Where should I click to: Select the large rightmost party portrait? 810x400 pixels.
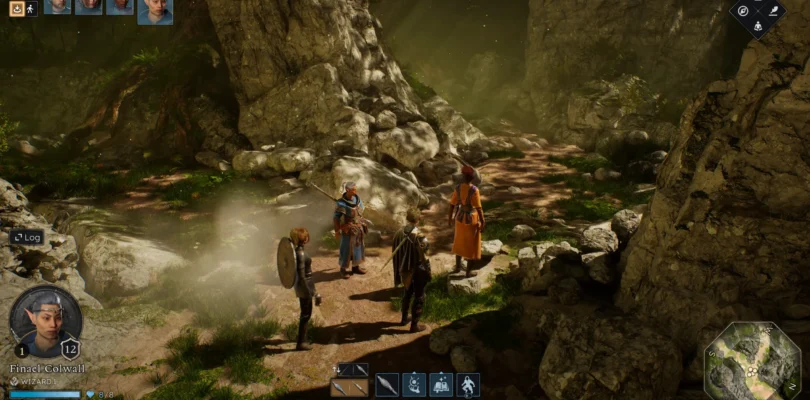154,11
